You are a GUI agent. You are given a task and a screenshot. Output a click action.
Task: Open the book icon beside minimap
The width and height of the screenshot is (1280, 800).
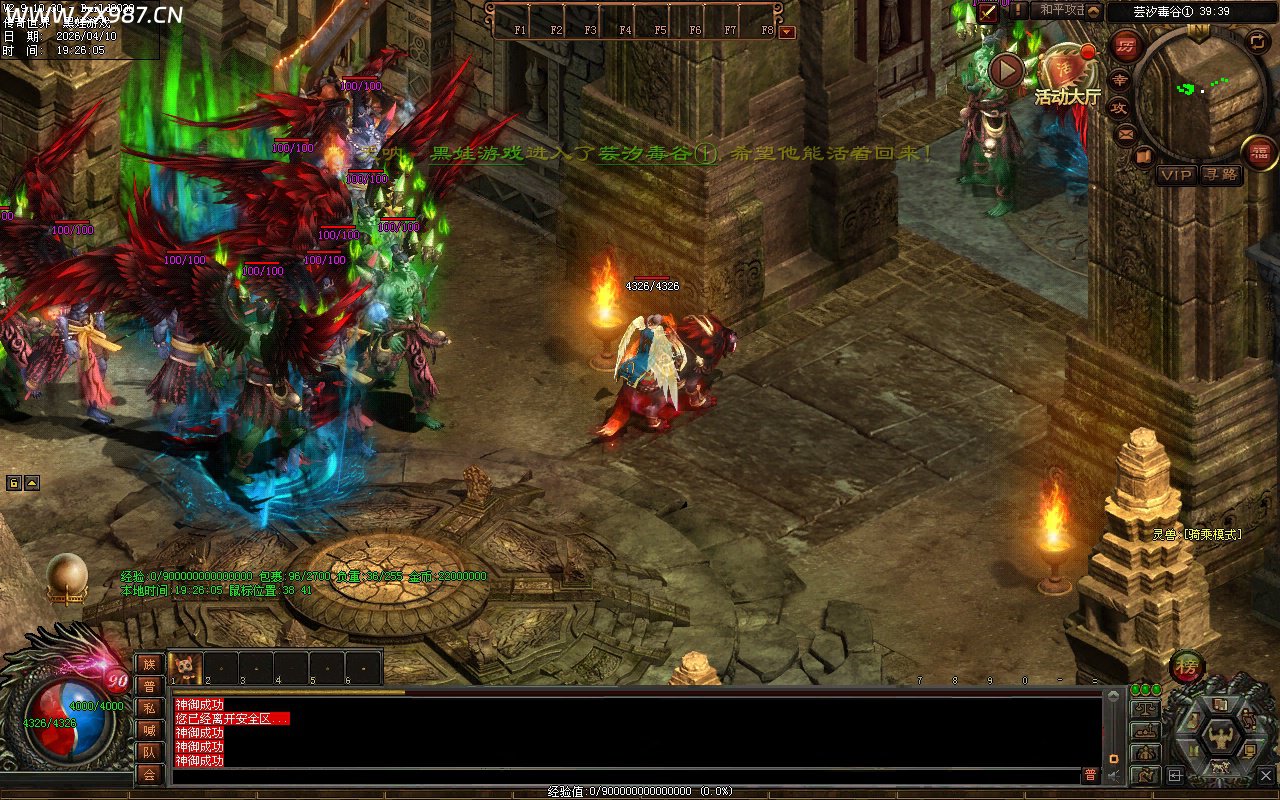(x=1144, y=156)
